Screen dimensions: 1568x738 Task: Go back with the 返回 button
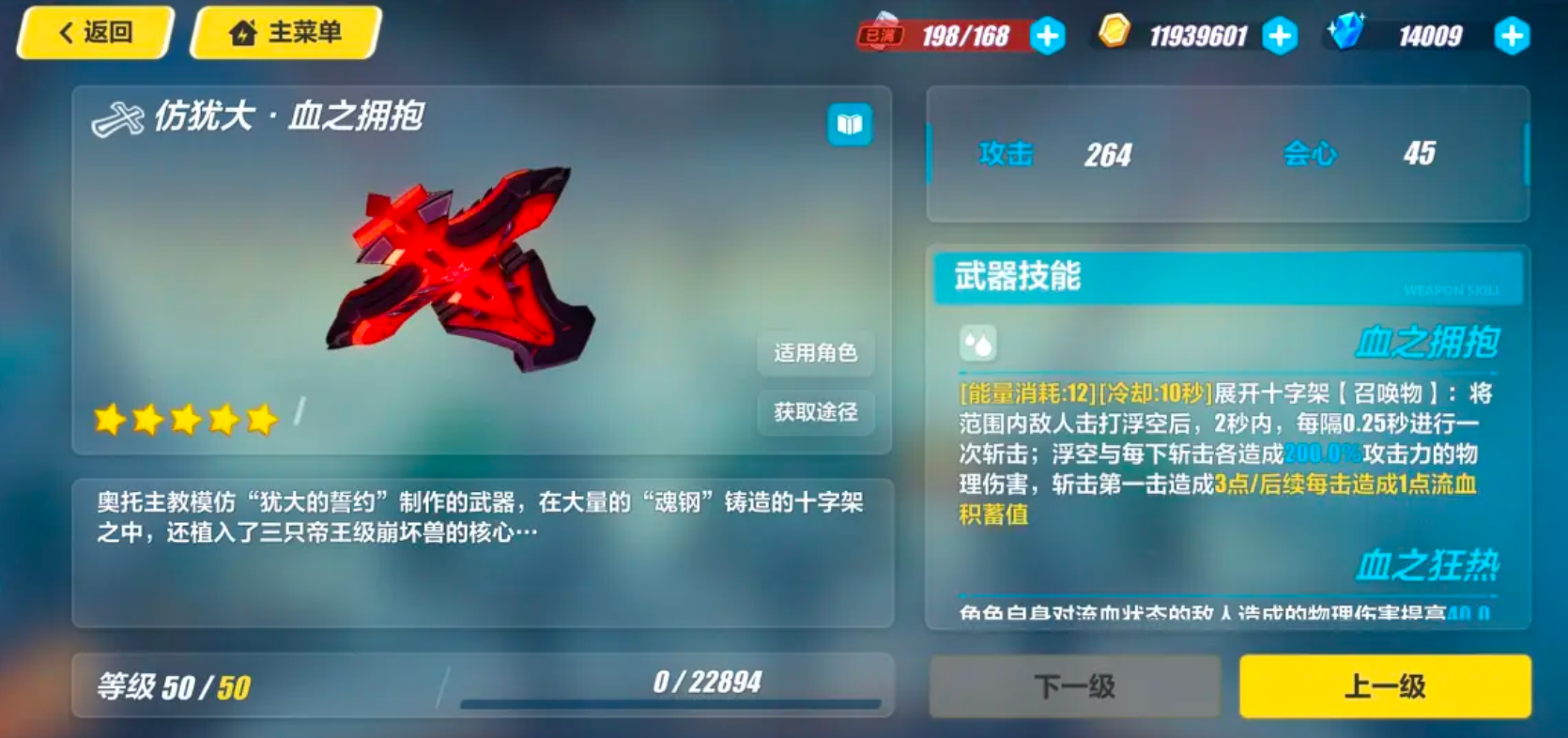96,33
